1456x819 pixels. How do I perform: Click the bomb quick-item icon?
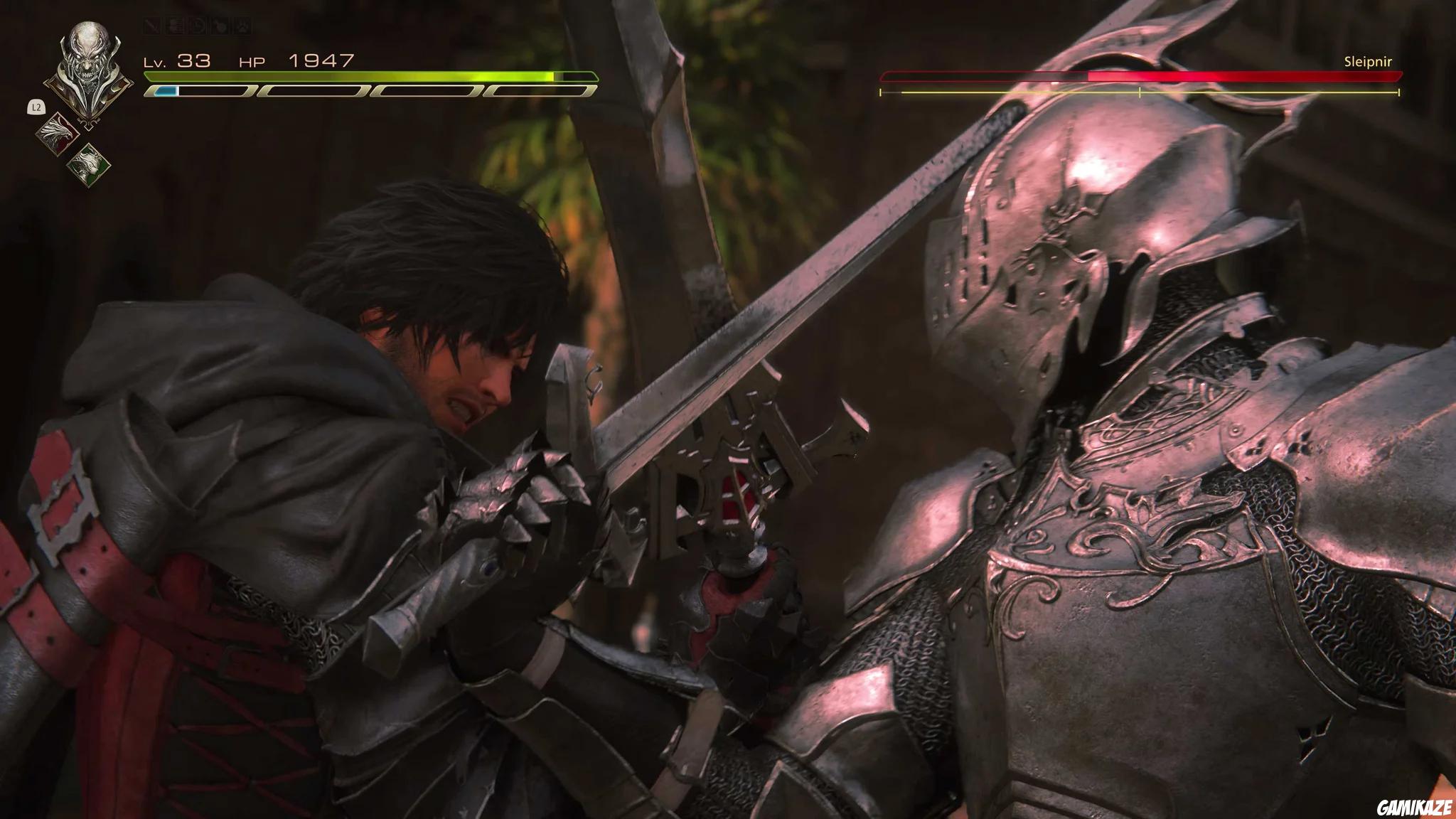click(221, 26)
